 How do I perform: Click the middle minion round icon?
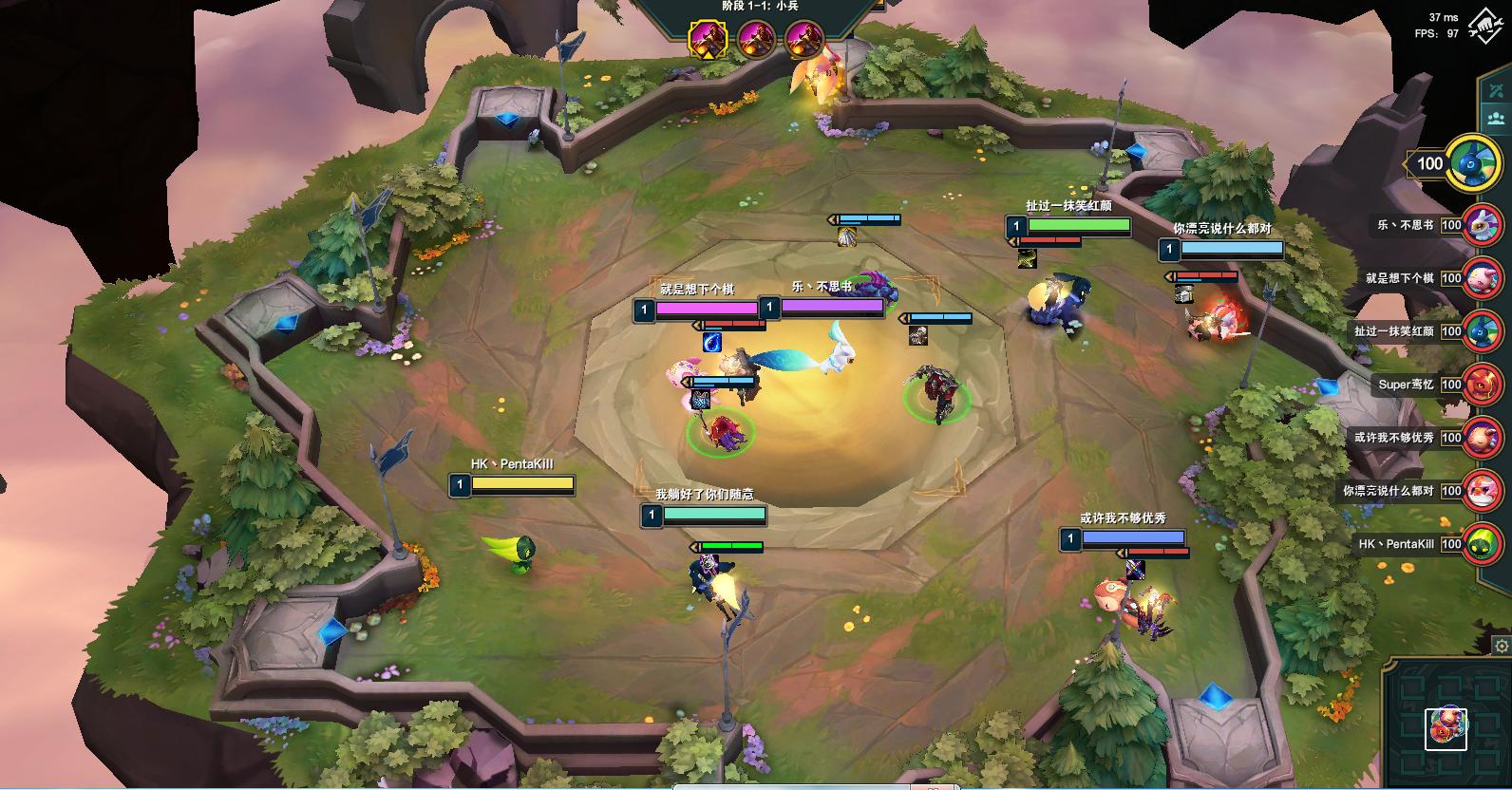coord(757,39)
